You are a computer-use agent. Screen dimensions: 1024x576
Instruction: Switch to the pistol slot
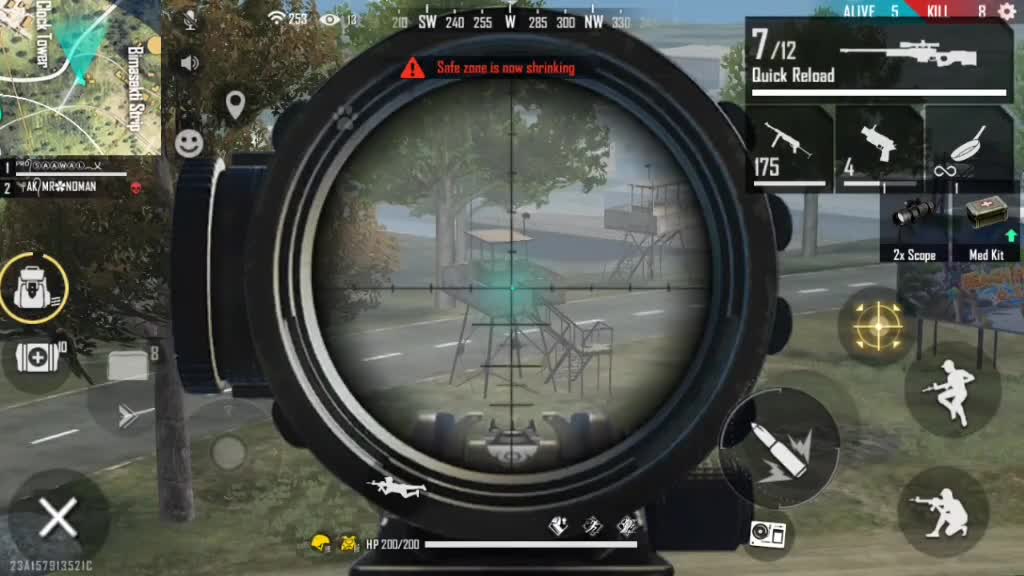pos(878,148)
